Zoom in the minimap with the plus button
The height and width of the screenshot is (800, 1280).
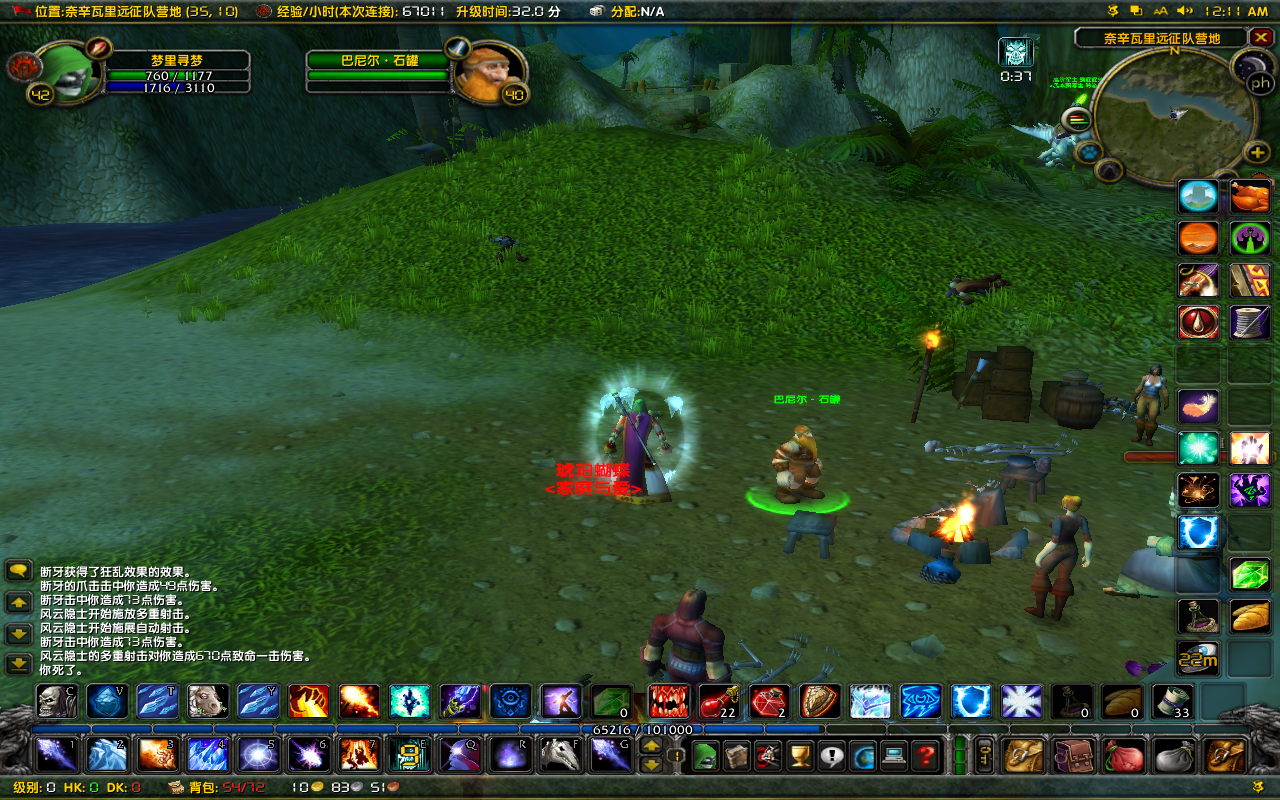pyautogui.click(x=1257, y=152)
